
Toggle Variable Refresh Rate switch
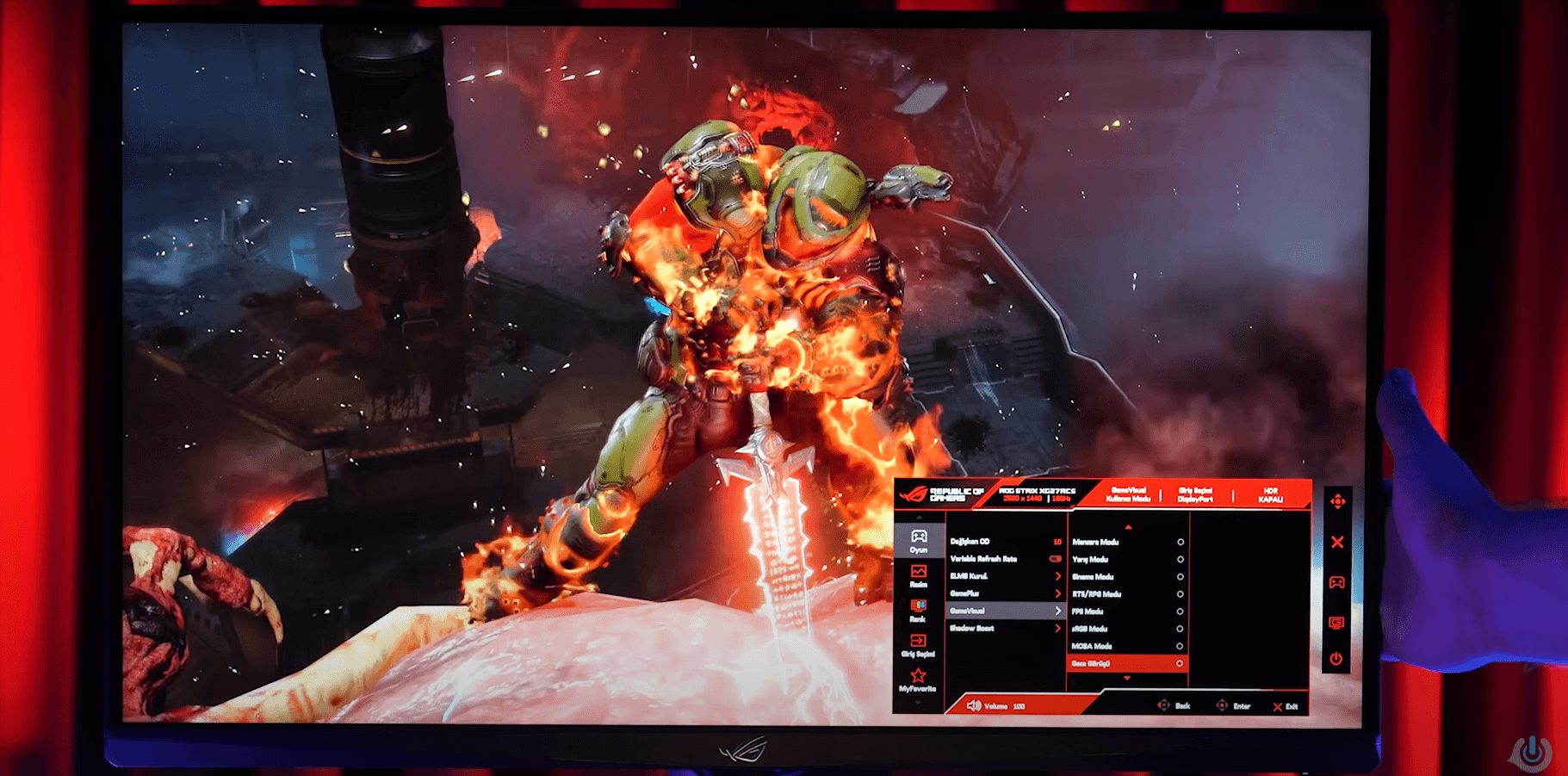1055,559
